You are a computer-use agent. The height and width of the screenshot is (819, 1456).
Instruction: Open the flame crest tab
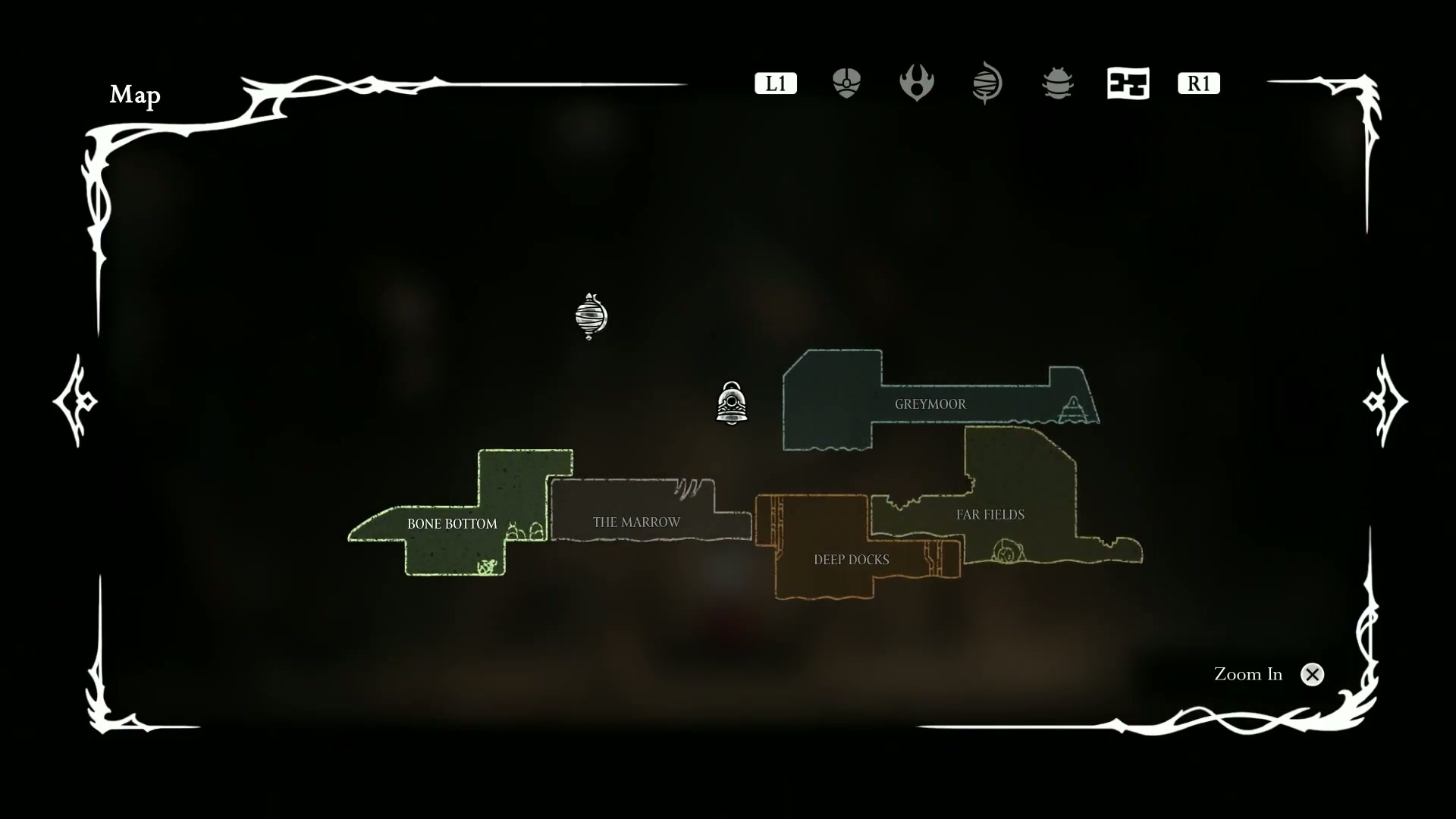point(916,83)
